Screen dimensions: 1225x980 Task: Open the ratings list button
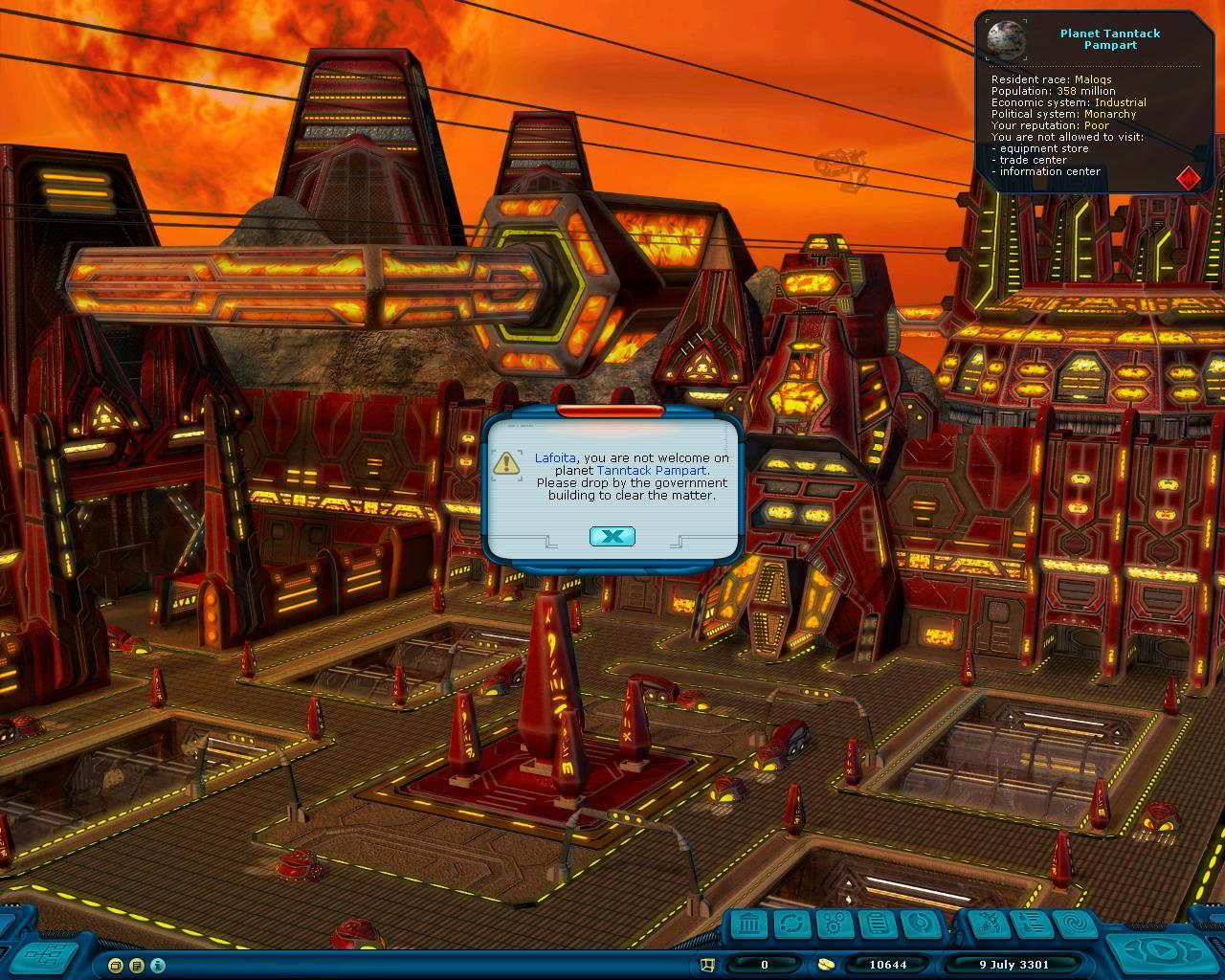pyautogui.click(x=1031, y=924)
